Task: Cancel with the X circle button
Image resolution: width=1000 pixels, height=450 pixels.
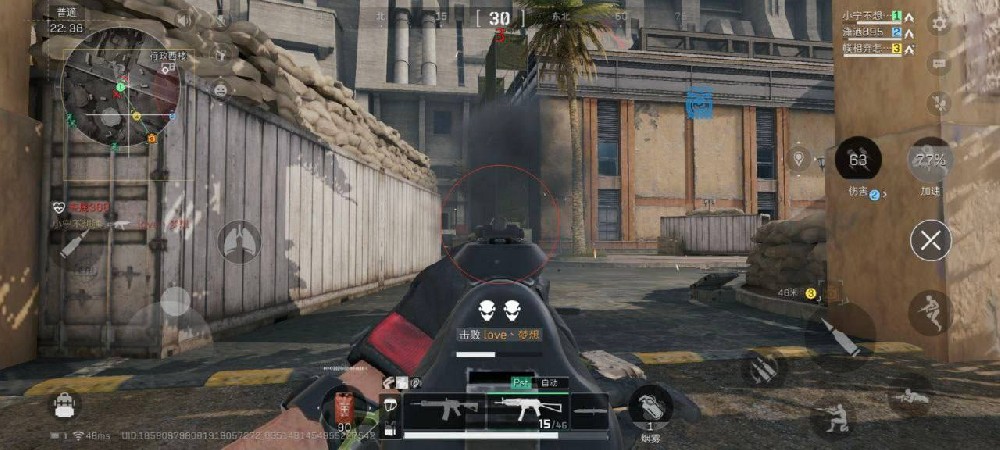Action: [931, 240]
